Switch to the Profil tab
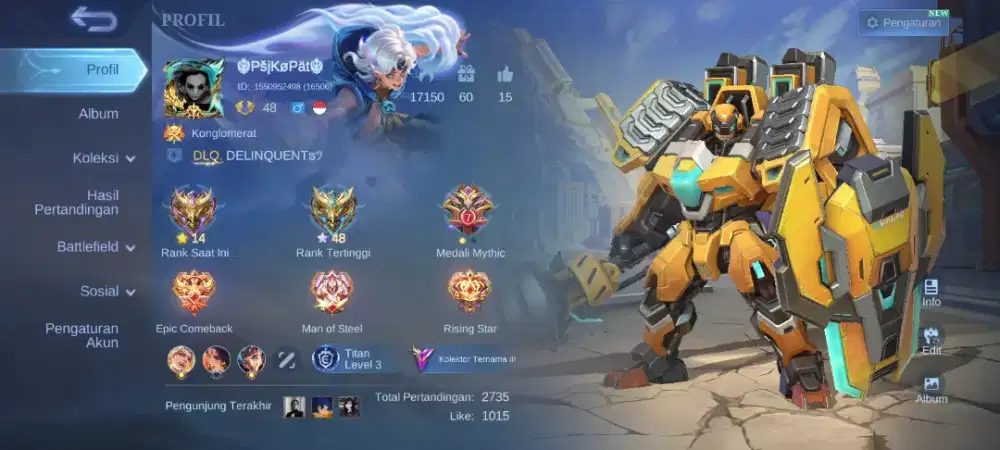The image size is (1000, 450). pyautogui.click(x=101, y=70)
